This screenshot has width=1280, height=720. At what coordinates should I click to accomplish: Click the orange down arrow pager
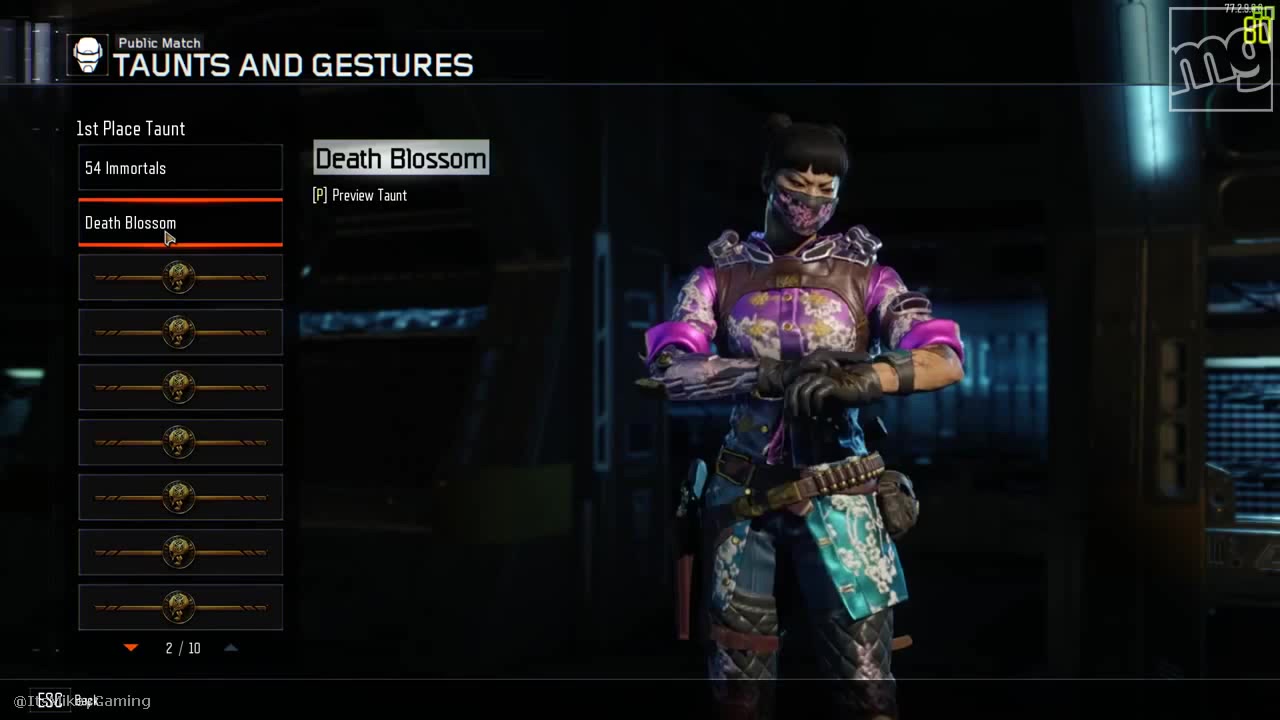click(x=131, y=648)
